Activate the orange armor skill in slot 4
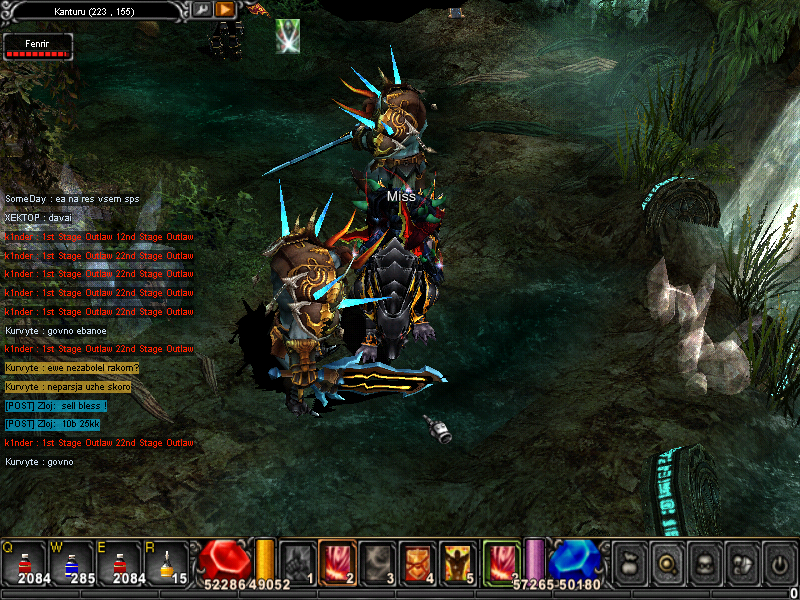This screenshot has height=600, width=800. [418, 560]
